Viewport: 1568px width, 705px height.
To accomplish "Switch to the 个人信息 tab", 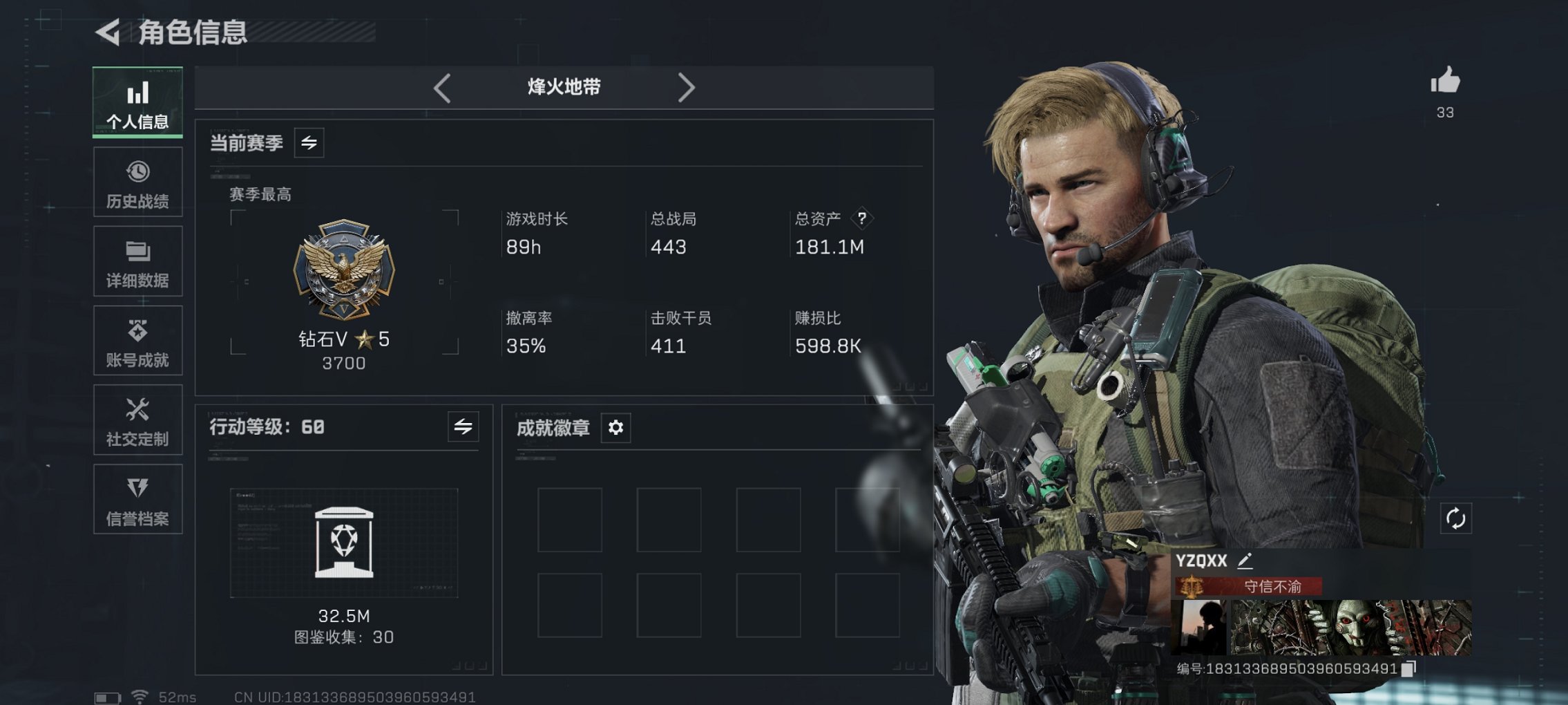I will click(x=137, y=102).
